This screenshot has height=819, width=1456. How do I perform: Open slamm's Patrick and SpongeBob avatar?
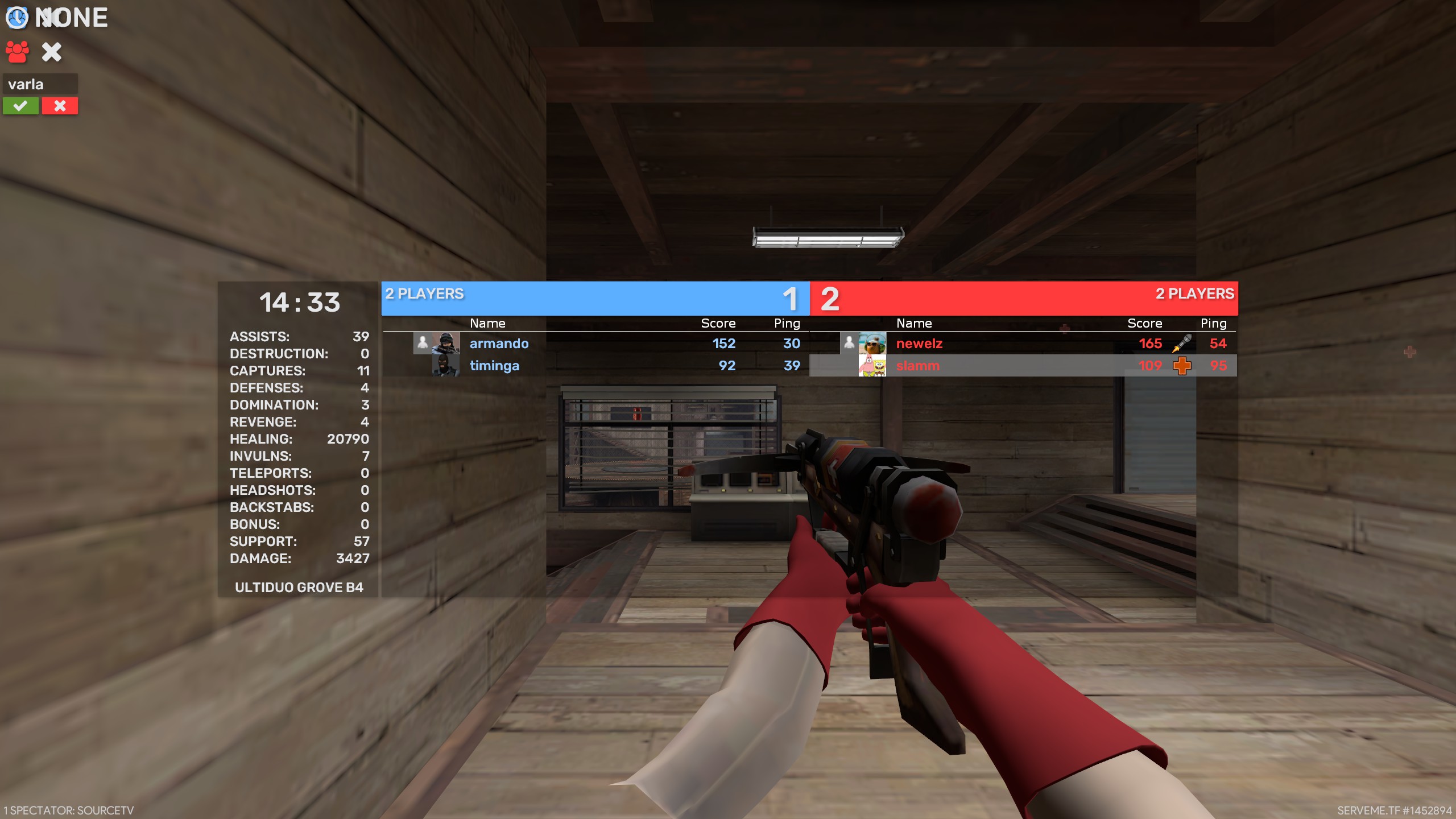(x=872, y=366)
